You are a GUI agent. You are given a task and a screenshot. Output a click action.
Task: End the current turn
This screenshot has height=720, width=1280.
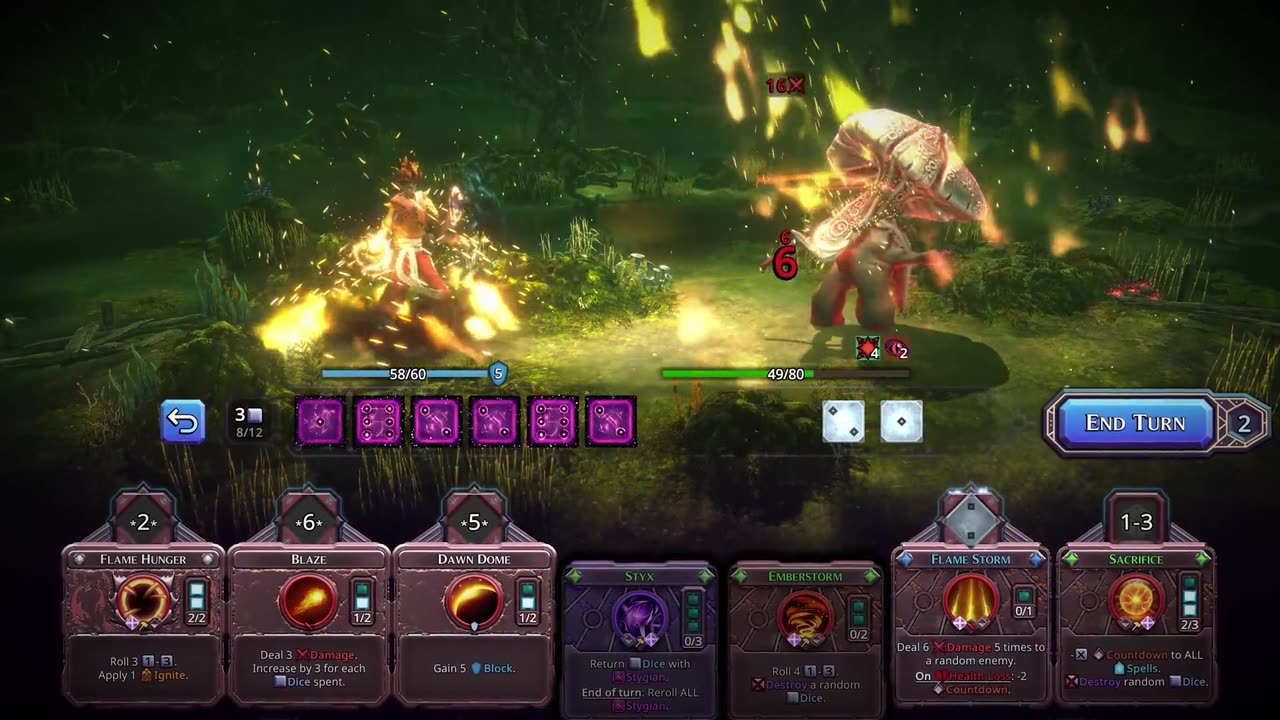pyautogui.click(x=1134, y=423)
